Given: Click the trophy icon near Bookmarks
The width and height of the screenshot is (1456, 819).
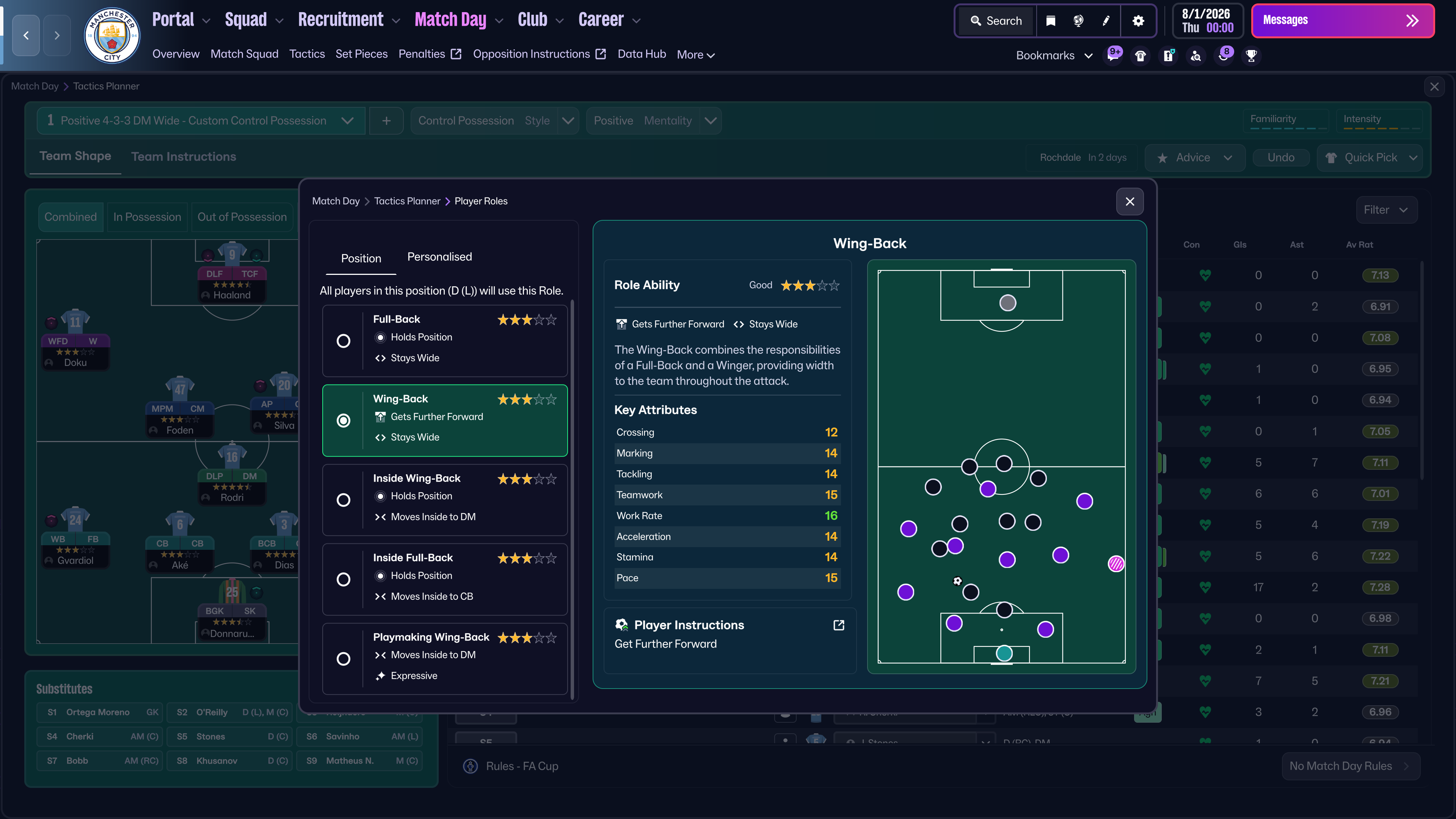Looking at the screenshot, I should point(1251,55).
